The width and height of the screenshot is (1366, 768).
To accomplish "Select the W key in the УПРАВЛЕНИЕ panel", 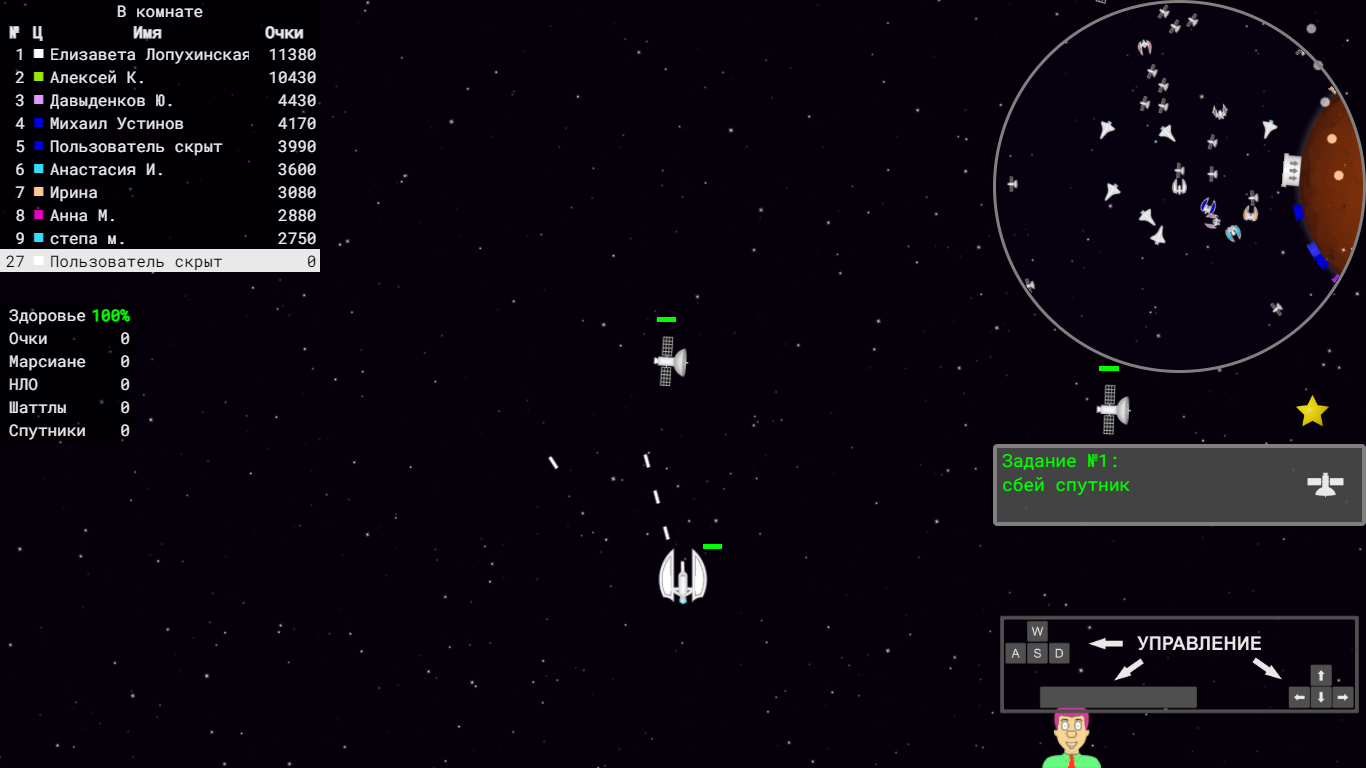I will [1037, 631].
